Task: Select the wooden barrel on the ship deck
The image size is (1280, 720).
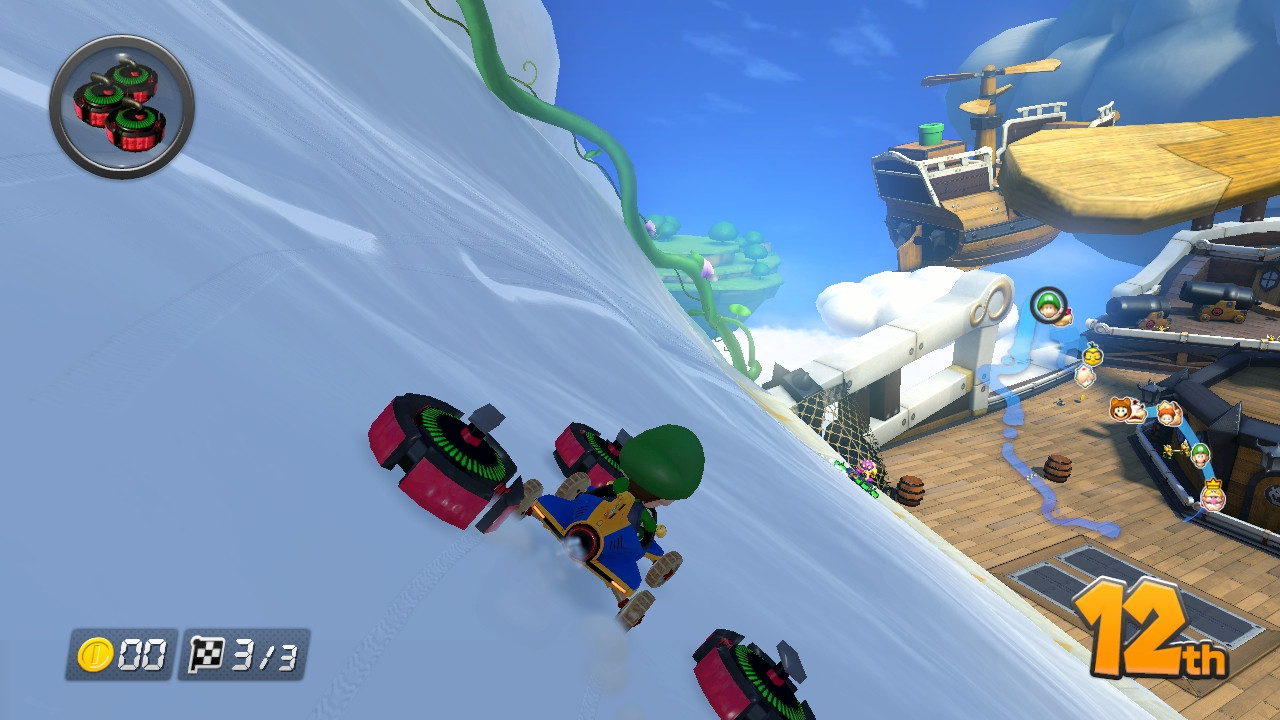Action: coord(1056,468)
